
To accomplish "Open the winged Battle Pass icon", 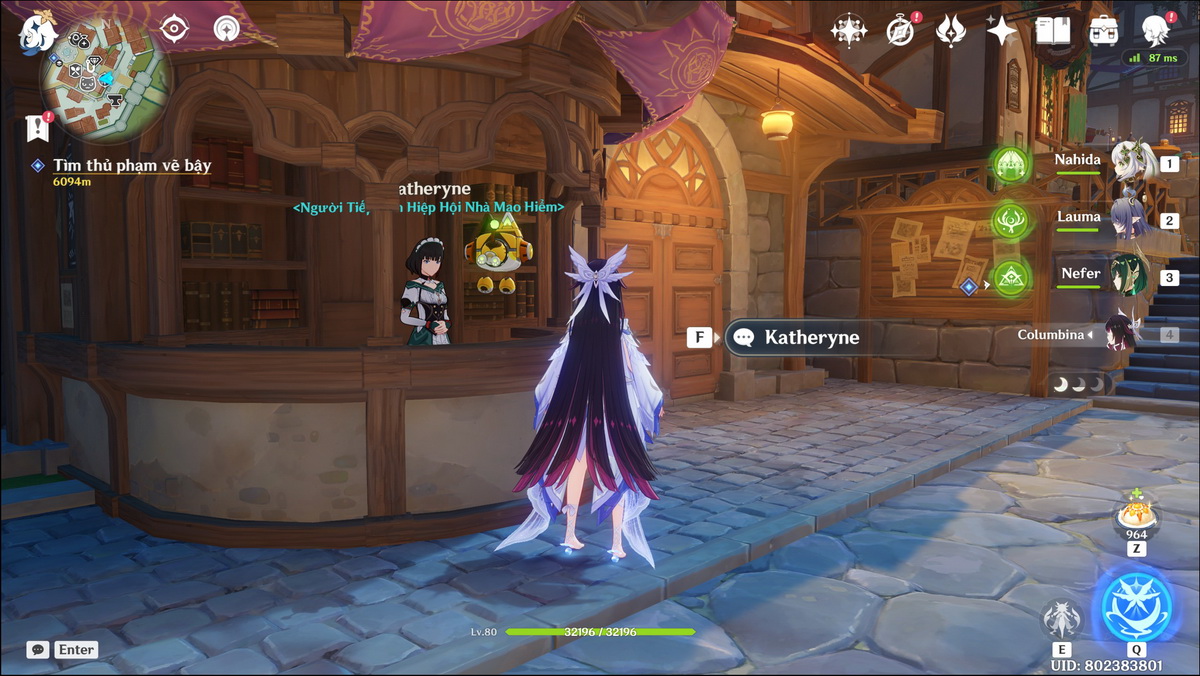I will 950,31.
